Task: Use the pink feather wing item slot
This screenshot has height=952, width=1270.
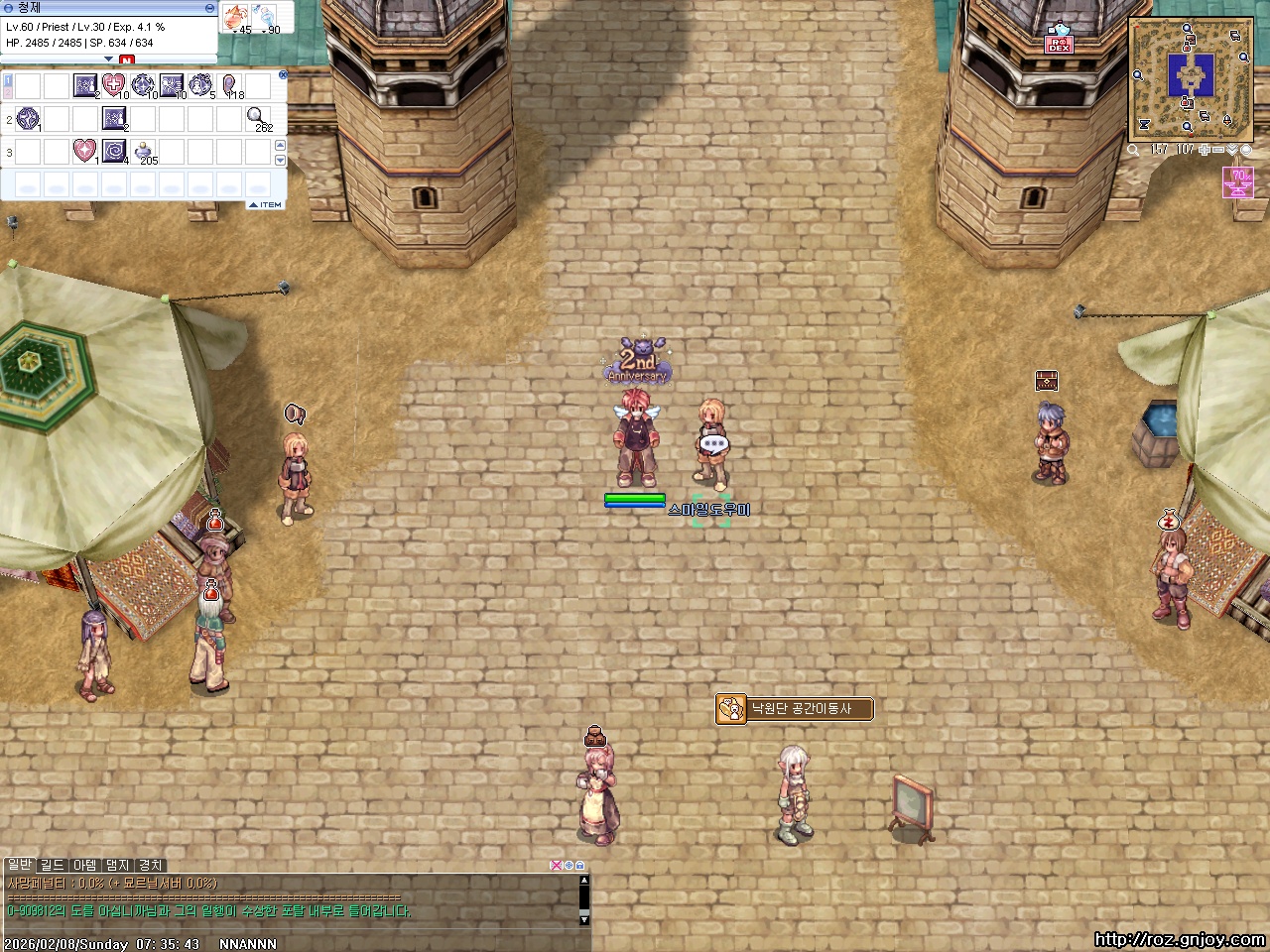Action: [x=230, y=85]
